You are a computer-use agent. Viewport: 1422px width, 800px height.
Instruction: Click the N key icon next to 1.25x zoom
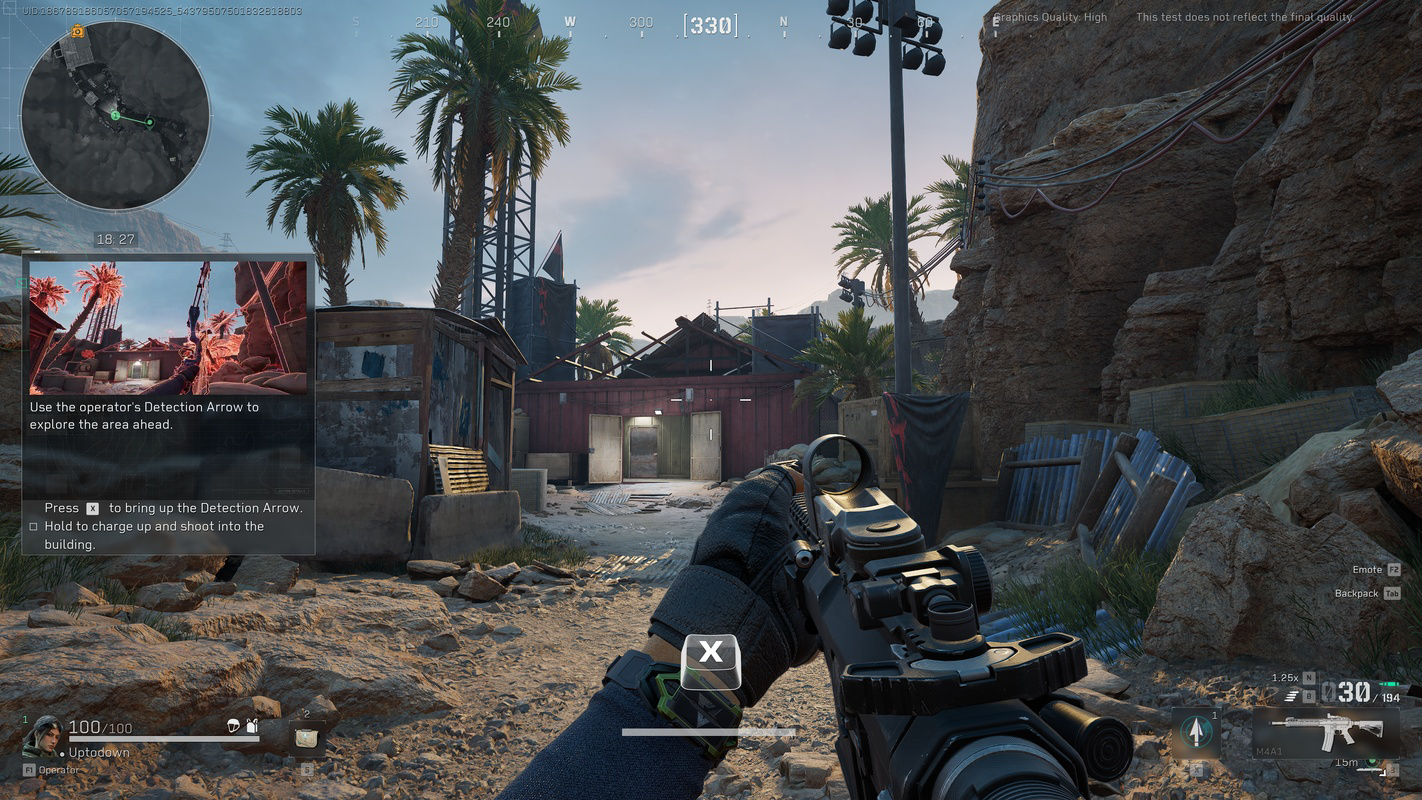coord(1309,678)
